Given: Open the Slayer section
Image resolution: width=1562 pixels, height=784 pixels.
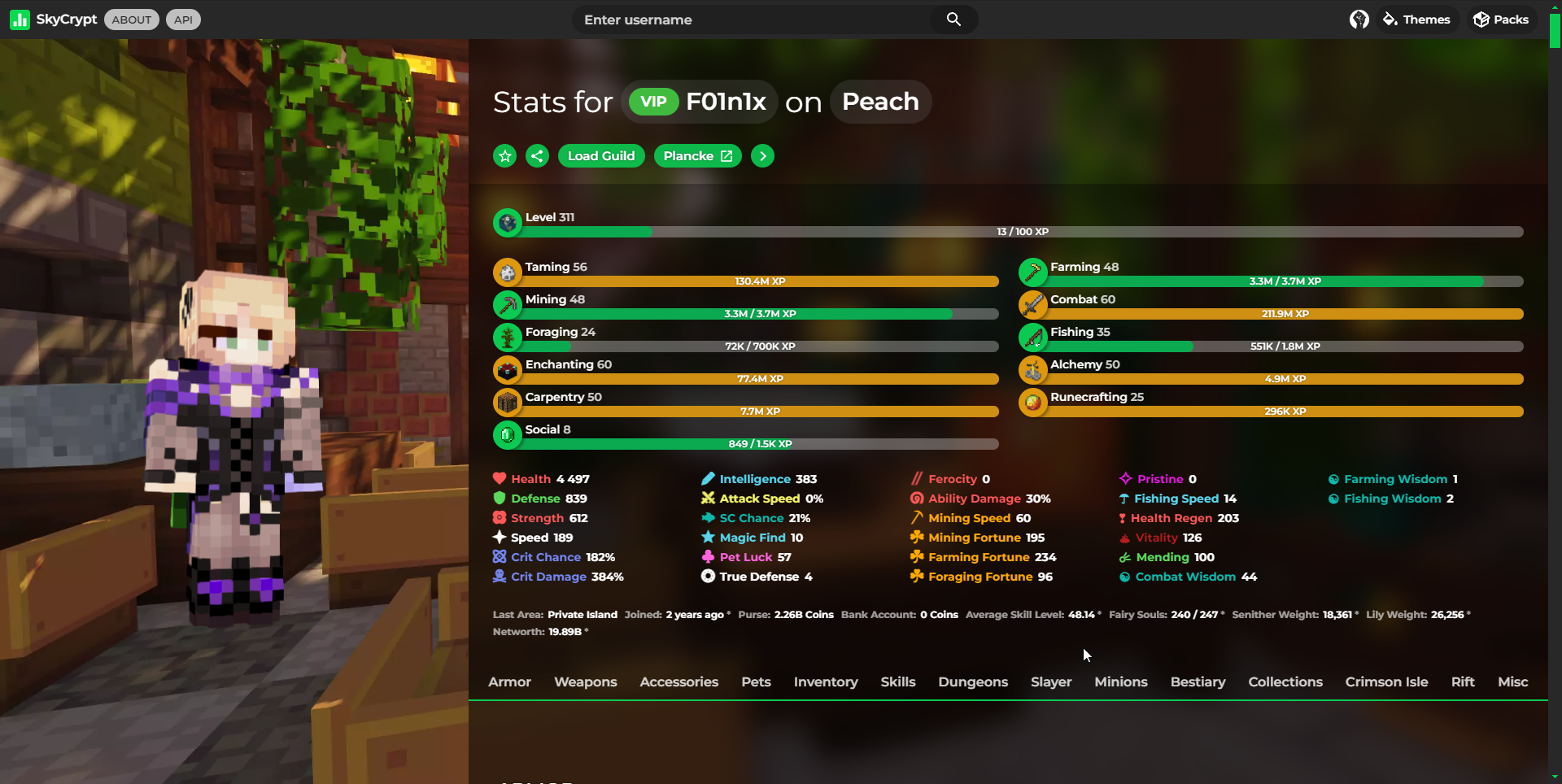Looking at the screenshot, I should click(1051, 682).
